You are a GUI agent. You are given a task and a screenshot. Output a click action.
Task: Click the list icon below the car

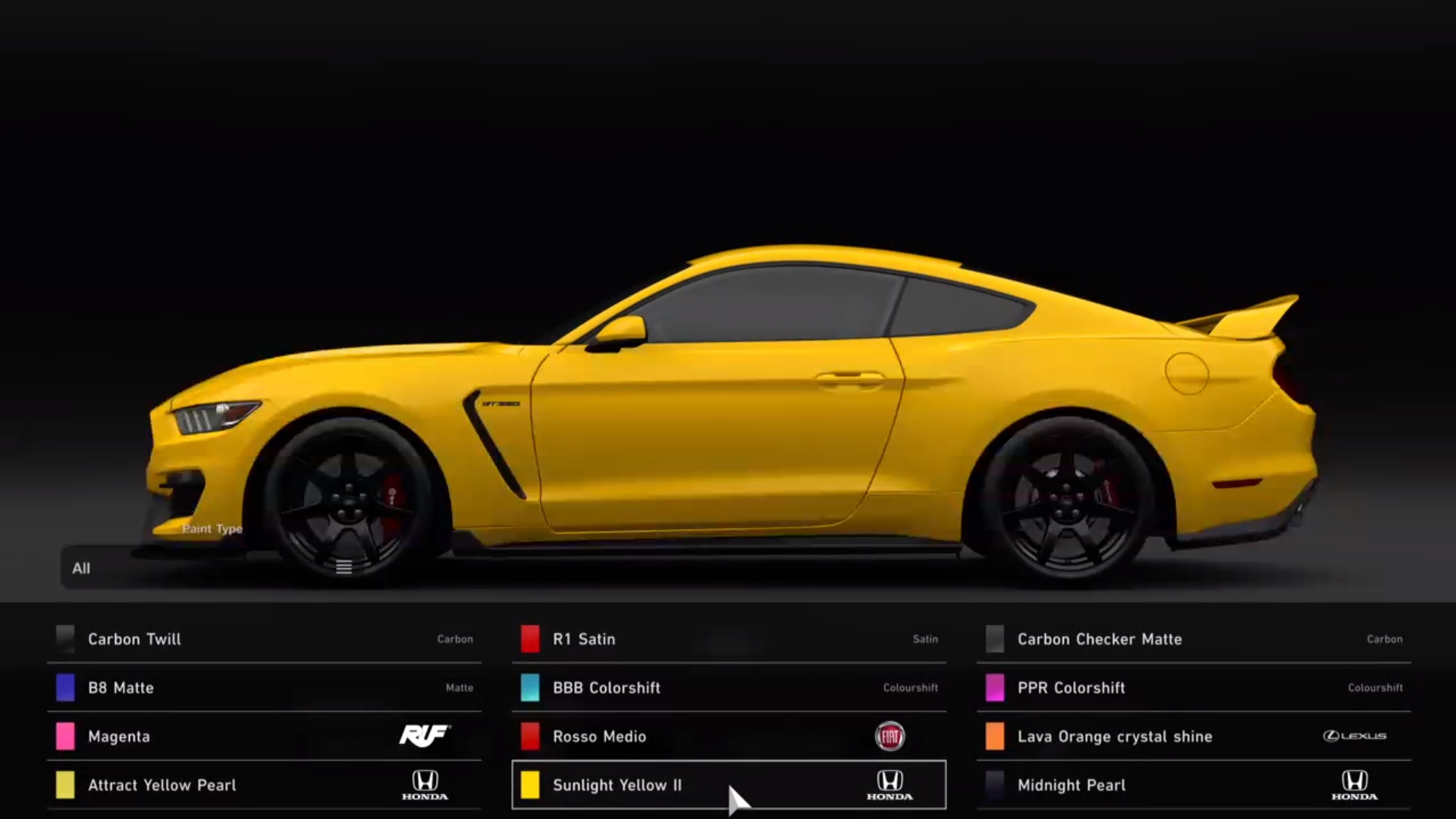[344, 566]
